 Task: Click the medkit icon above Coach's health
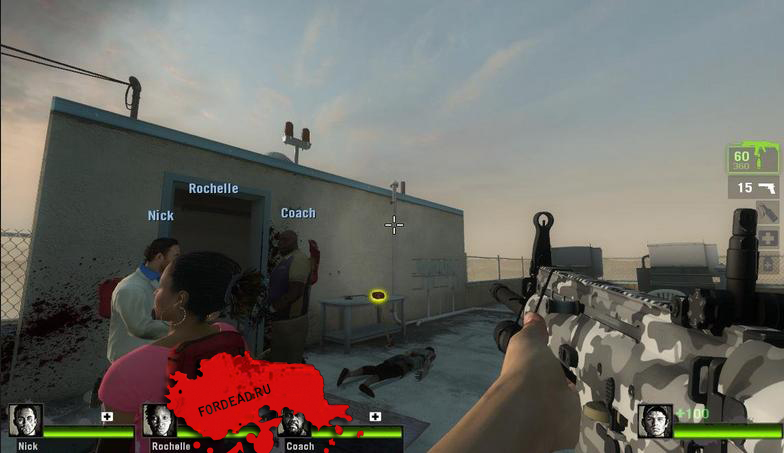click(x=375, y=416)
